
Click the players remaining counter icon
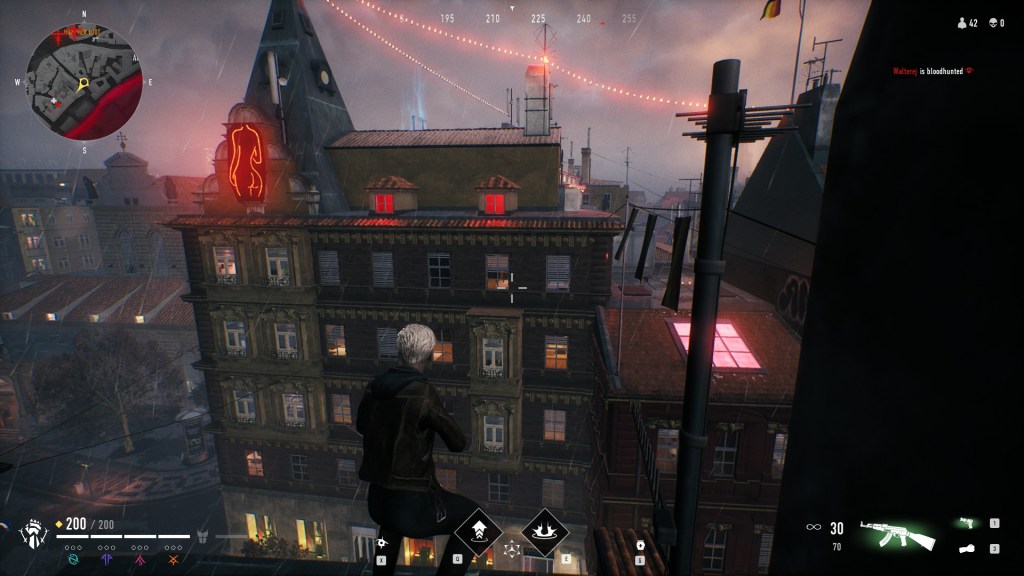[x=962, y=22]
